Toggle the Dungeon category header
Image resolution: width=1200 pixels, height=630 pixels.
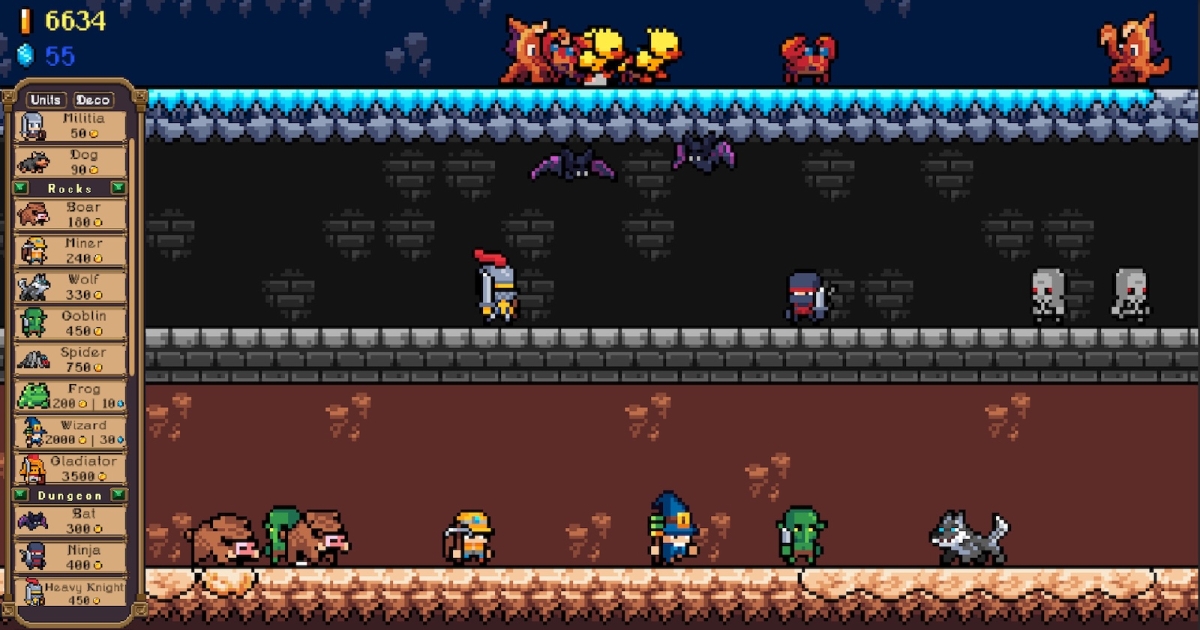(x=70, y=495)
